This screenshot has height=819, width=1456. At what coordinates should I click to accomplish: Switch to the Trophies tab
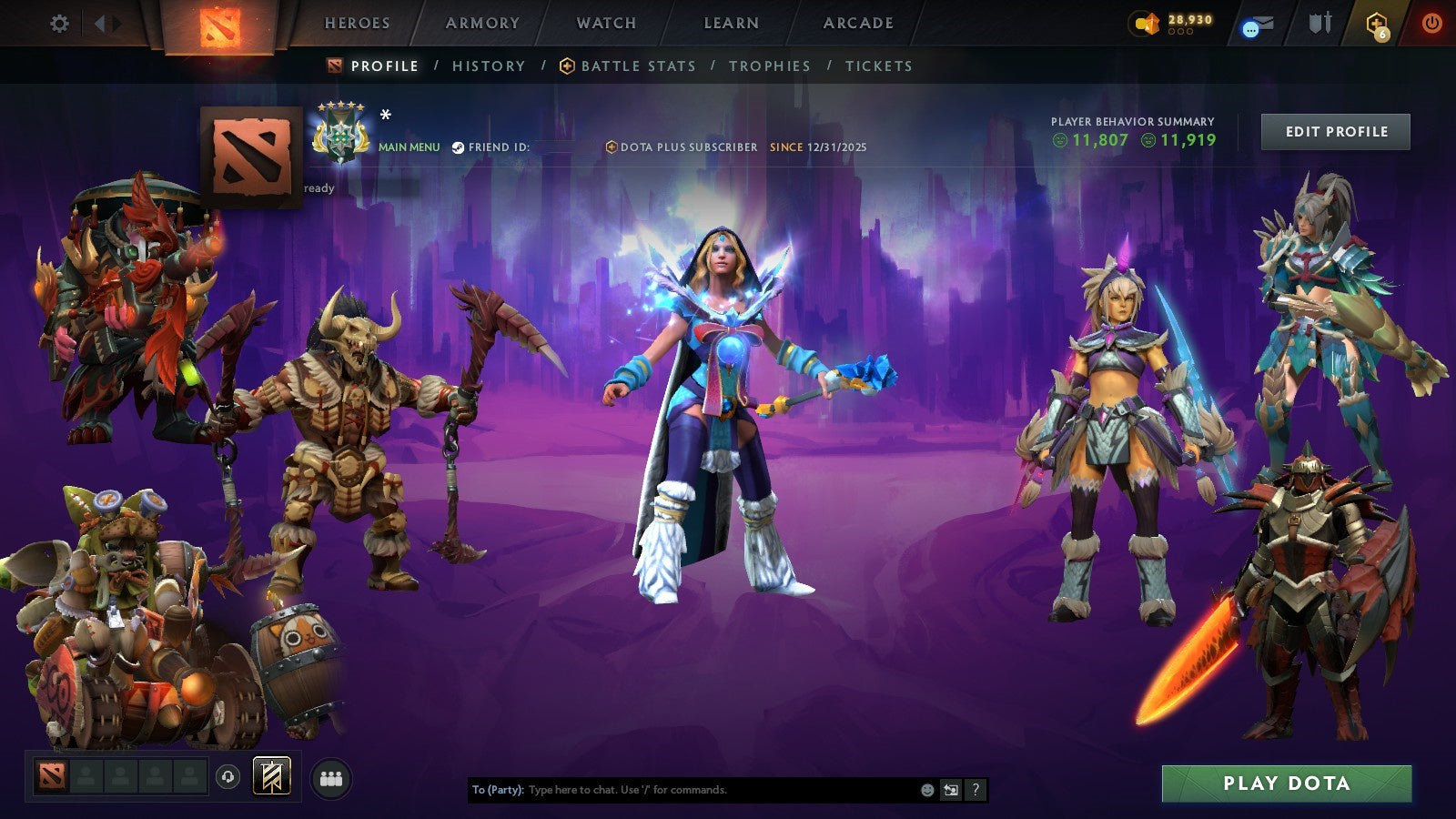pos(768,66)
